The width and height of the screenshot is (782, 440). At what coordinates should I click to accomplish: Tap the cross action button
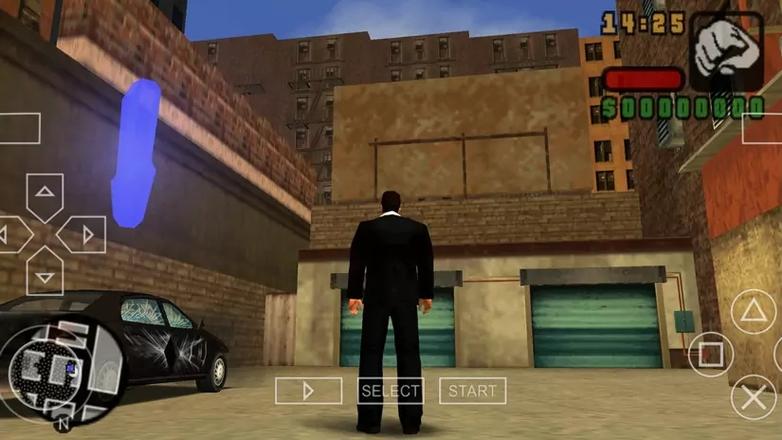pos(753,397)
